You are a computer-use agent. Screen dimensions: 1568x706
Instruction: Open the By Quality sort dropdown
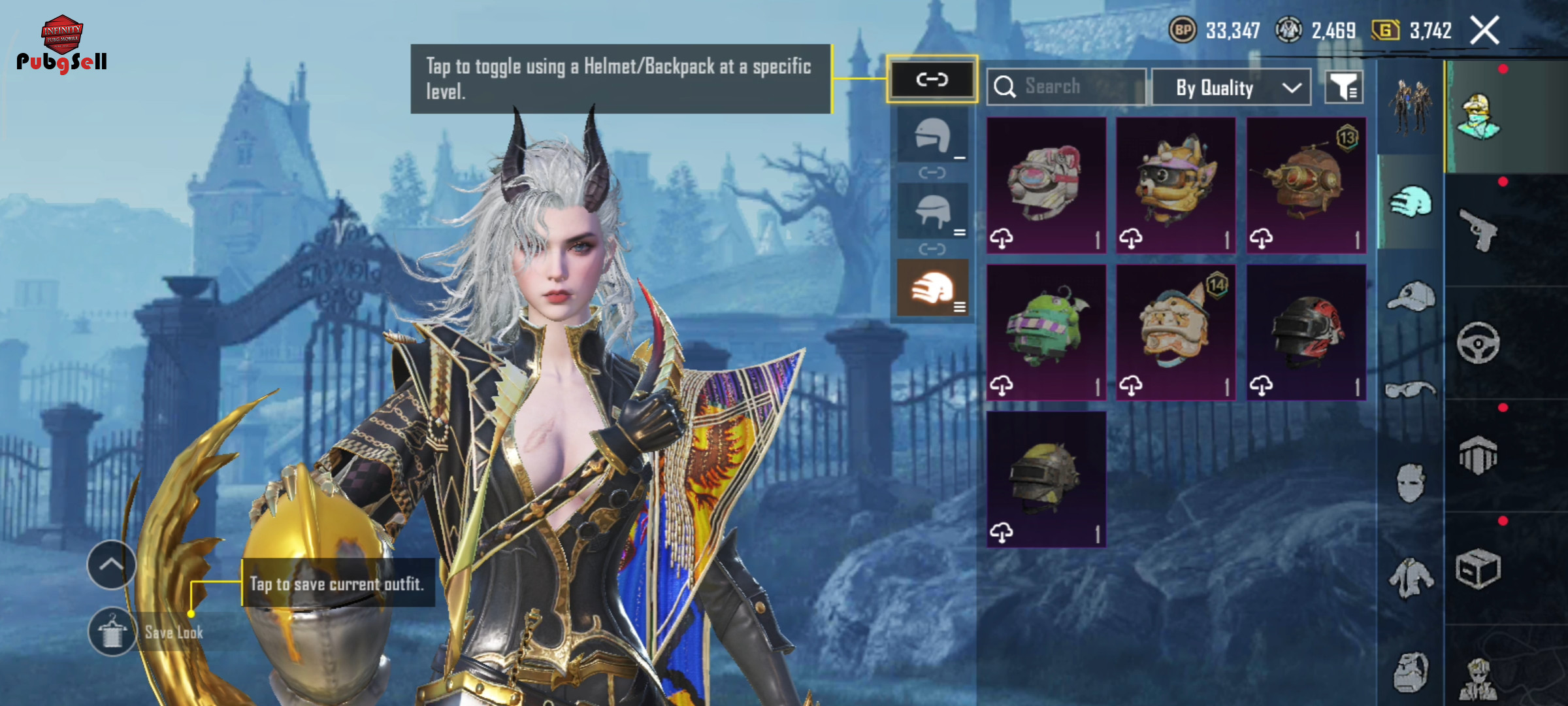1231,87
